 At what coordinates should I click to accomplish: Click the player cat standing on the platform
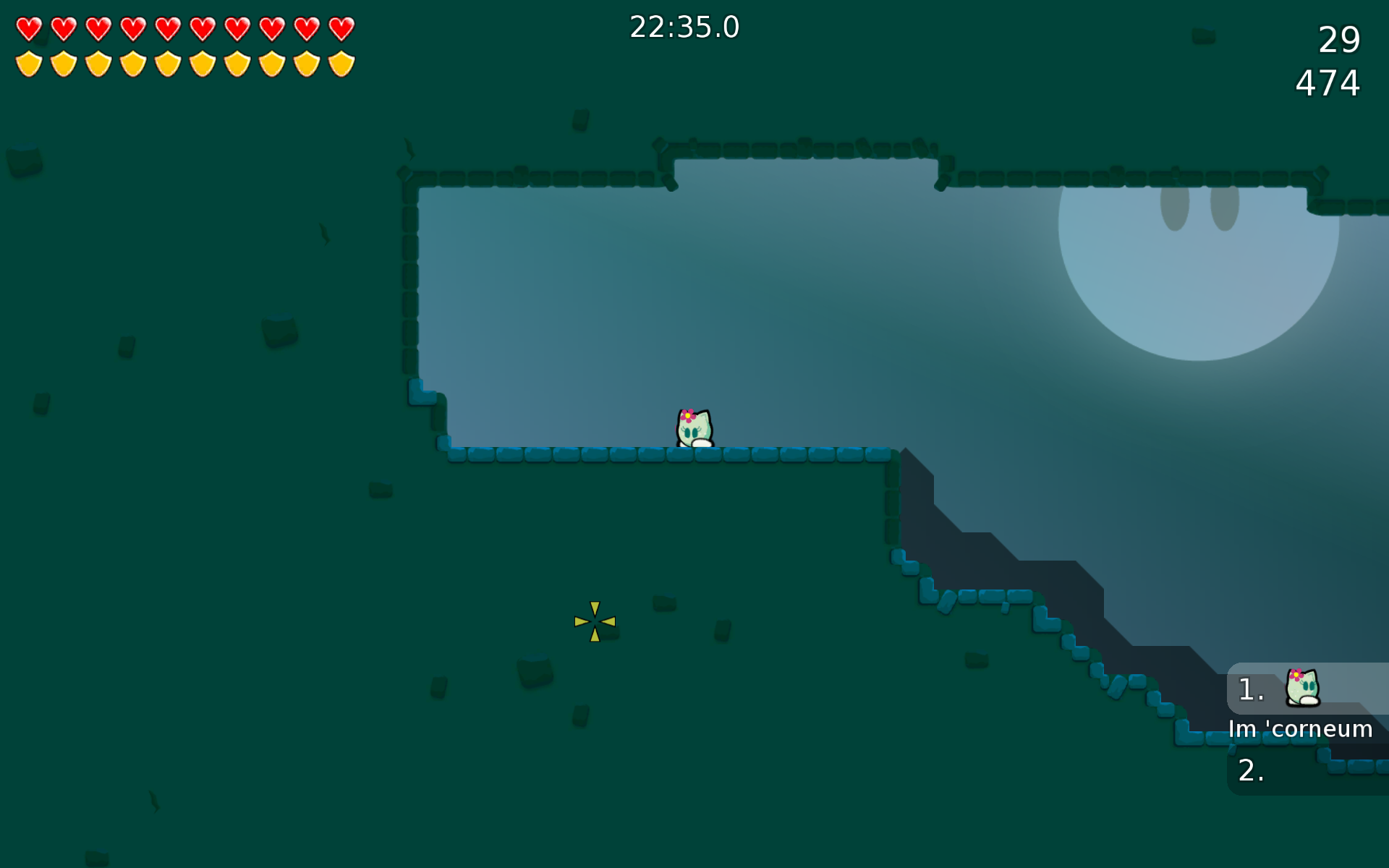pos(695,426)
